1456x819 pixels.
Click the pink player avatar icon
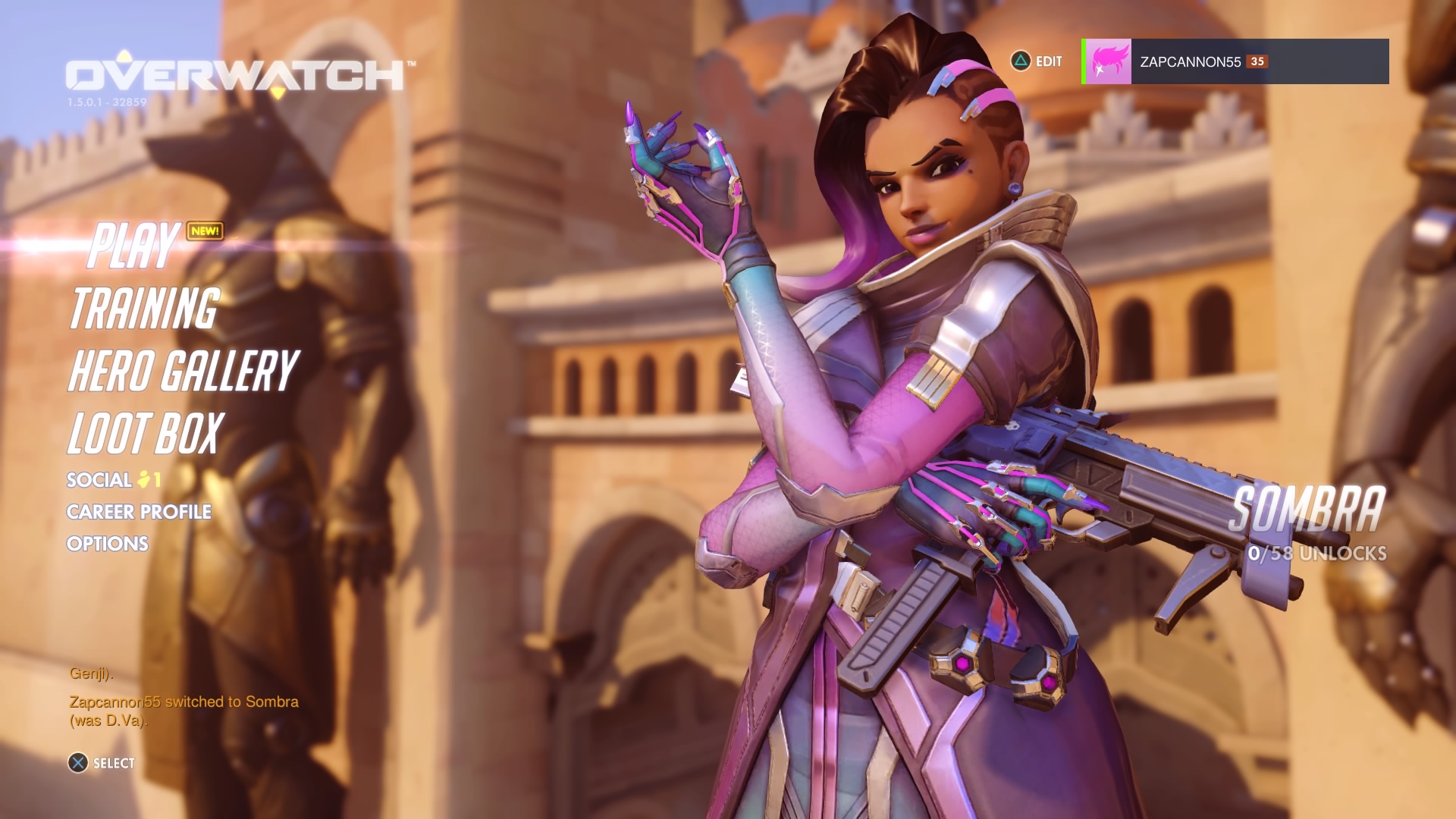[1109, 61]
